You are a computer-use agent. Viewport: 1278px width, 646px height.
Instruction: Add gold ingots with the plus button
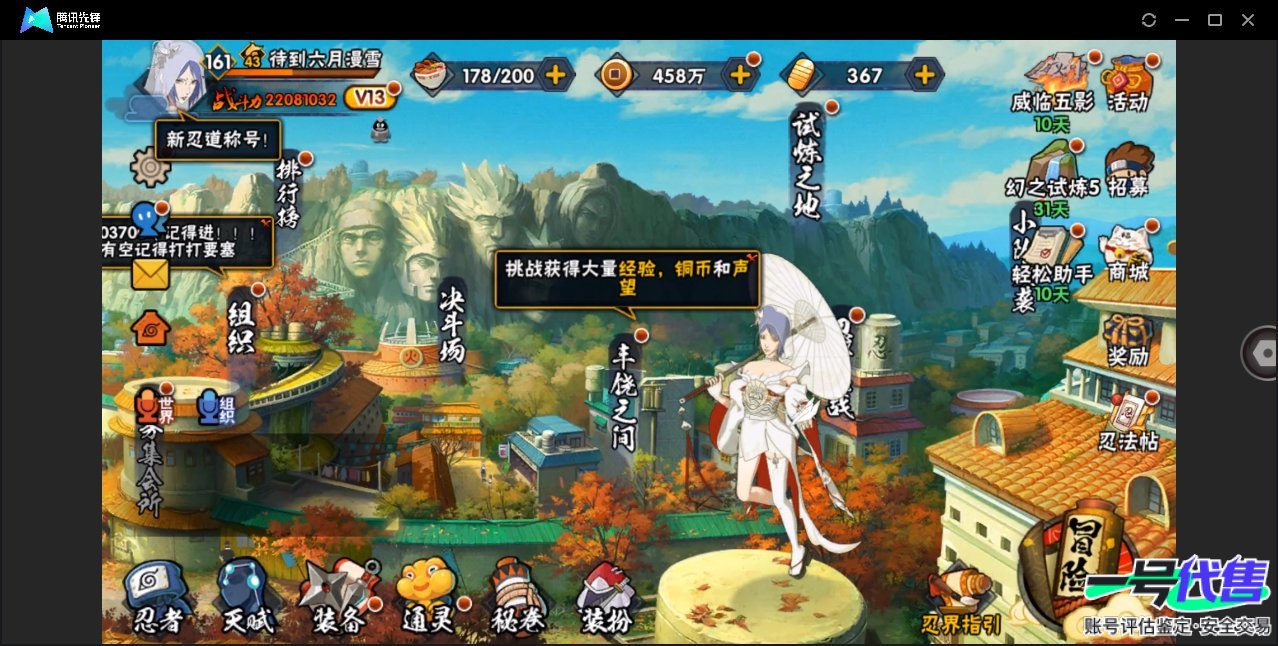click(x=925, y=74)
